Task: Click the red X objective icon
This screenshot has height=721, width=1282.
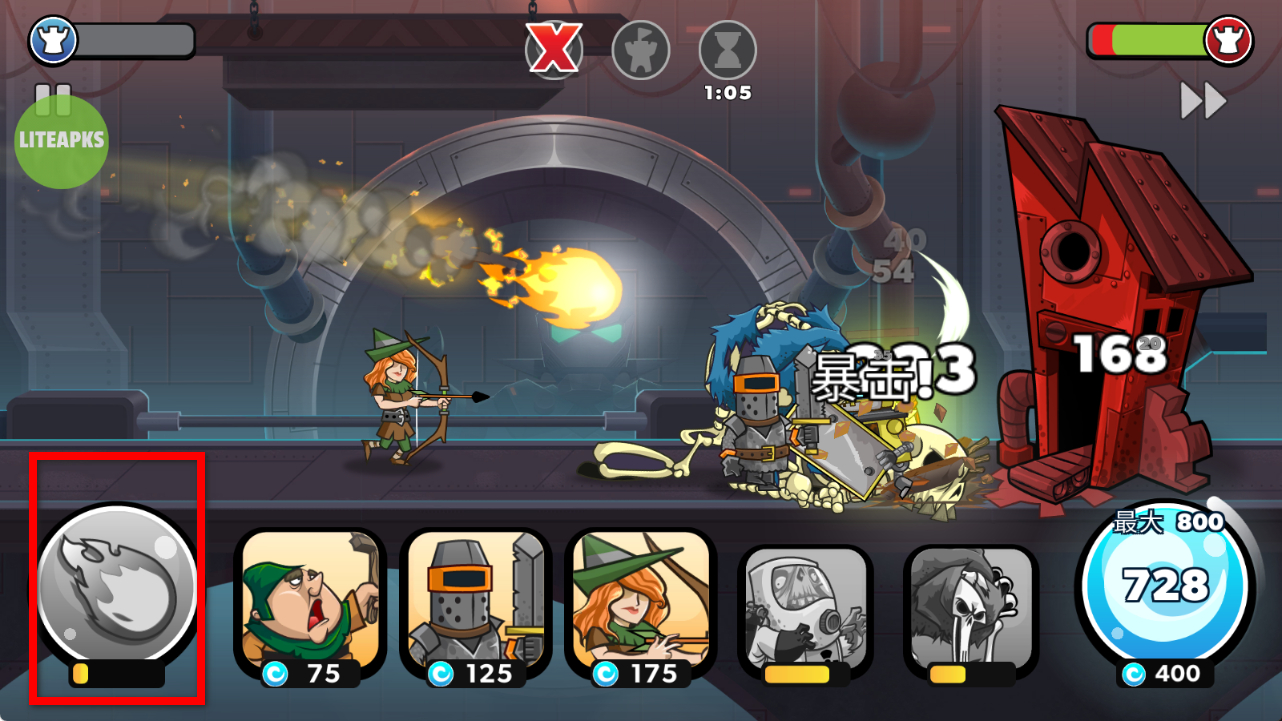Action: coord(554,49)
